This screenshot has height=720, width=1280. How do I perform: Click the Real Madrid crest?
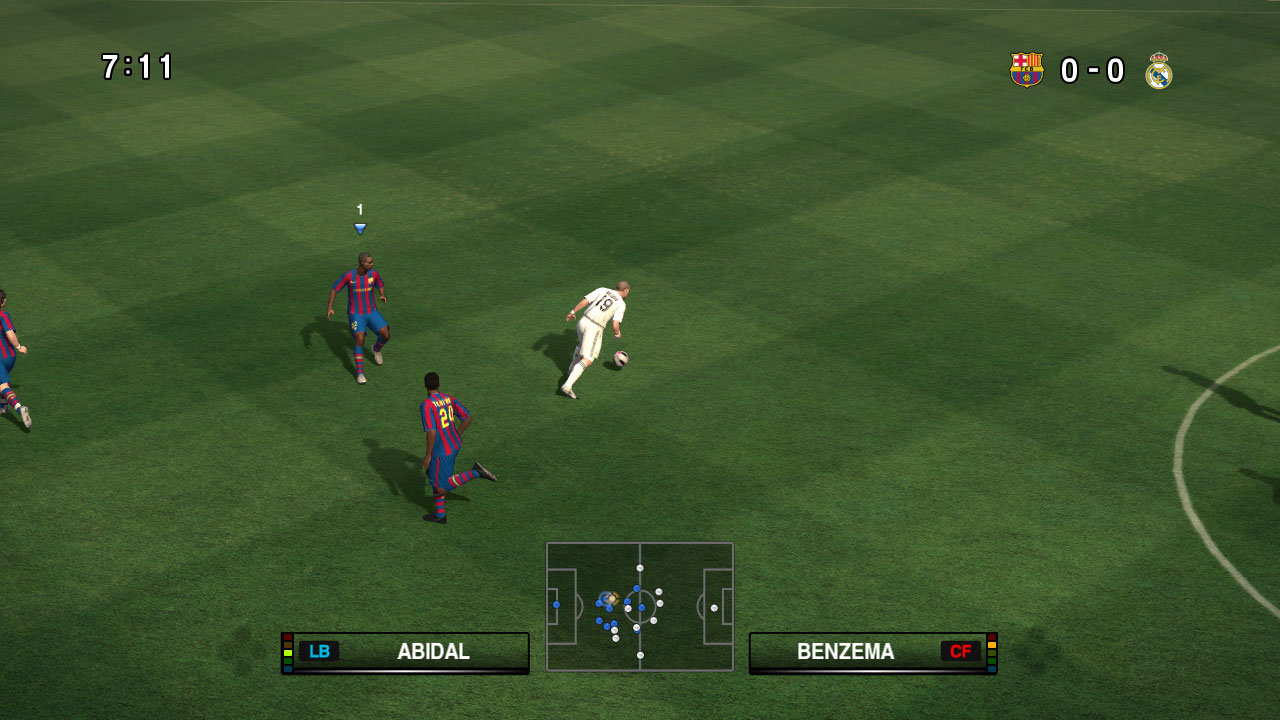(x=1159, y=71)
